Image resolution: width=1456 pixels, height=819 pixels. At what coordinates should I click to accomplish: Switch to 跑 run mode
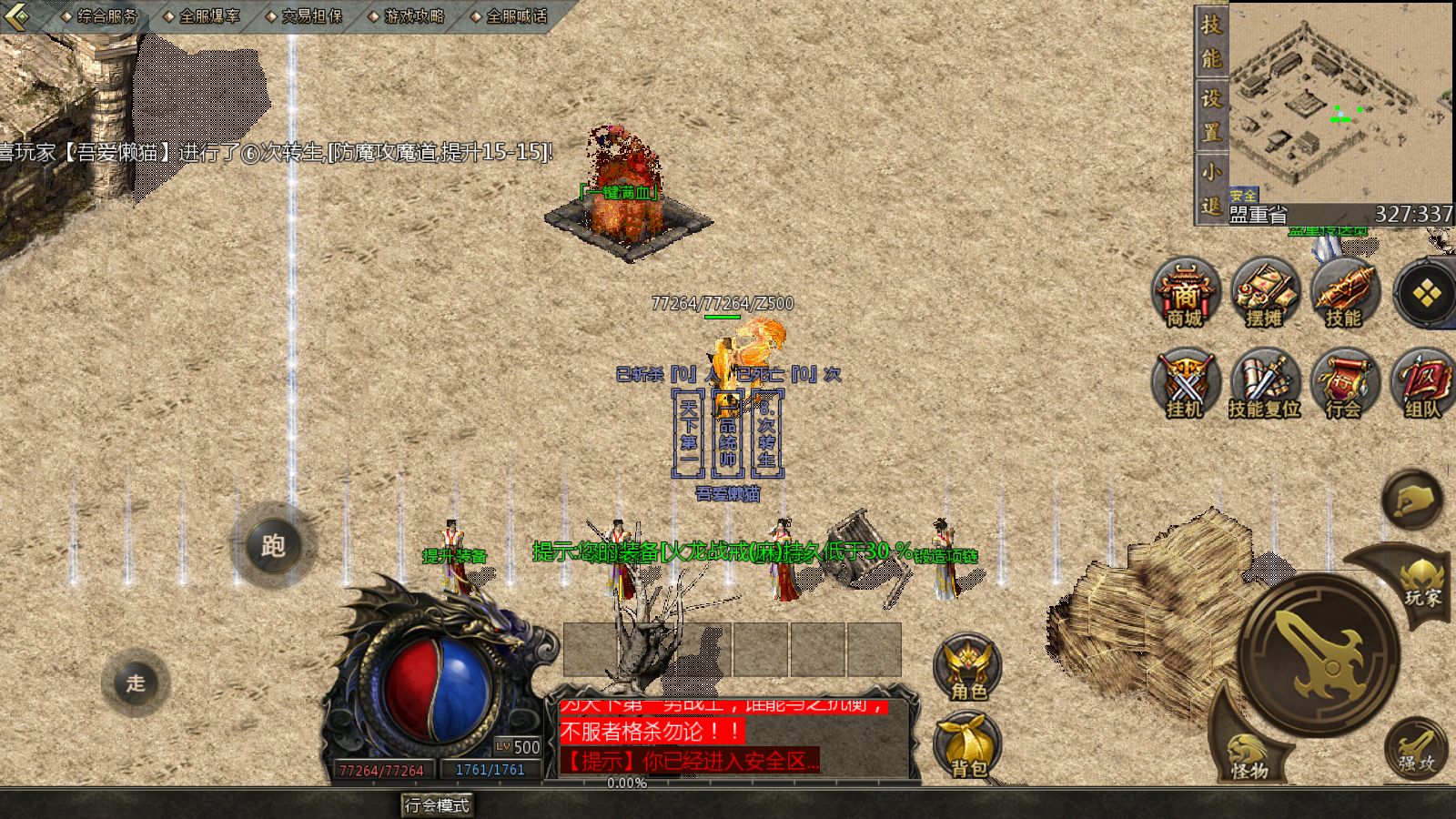coord(272,546)
